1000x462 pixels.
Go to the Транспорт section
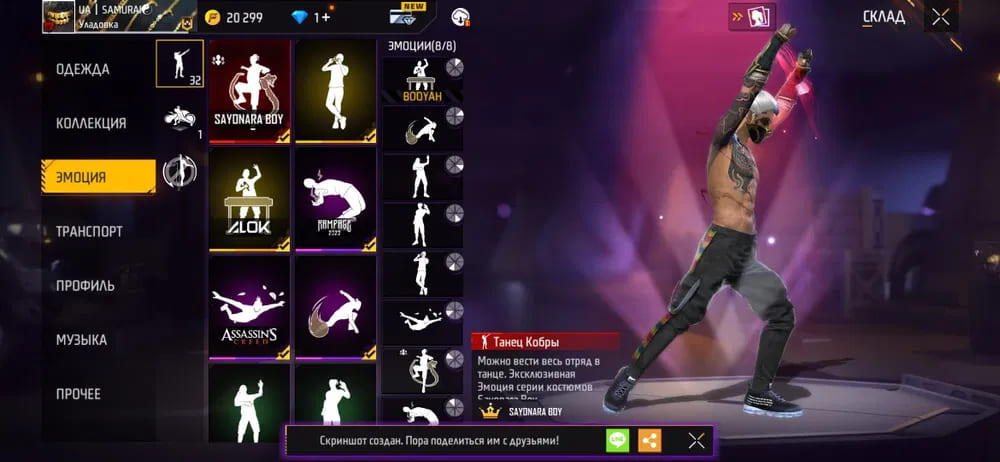click(x=89, y=231)
